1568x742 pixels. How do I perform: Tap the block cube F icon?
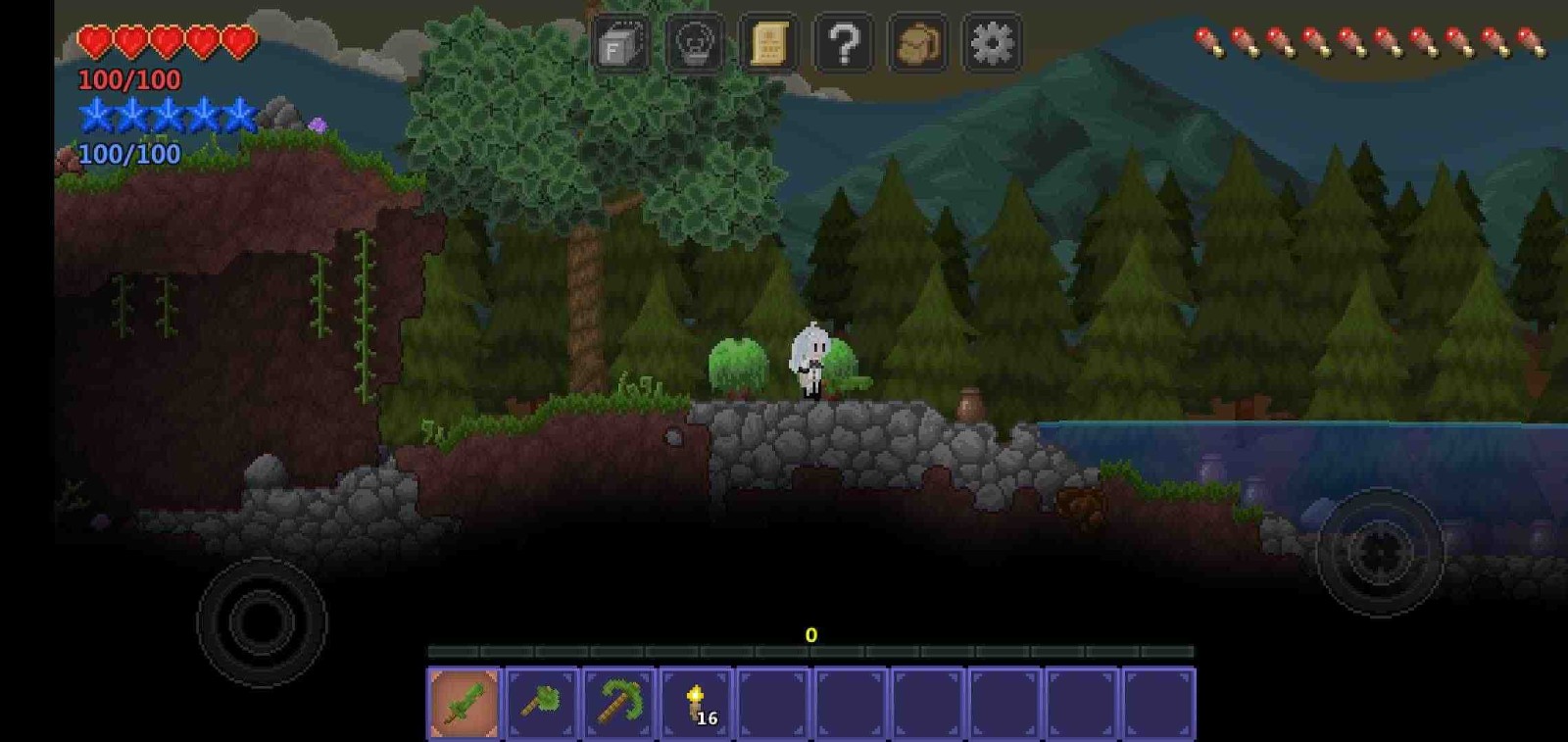[620, 44]
